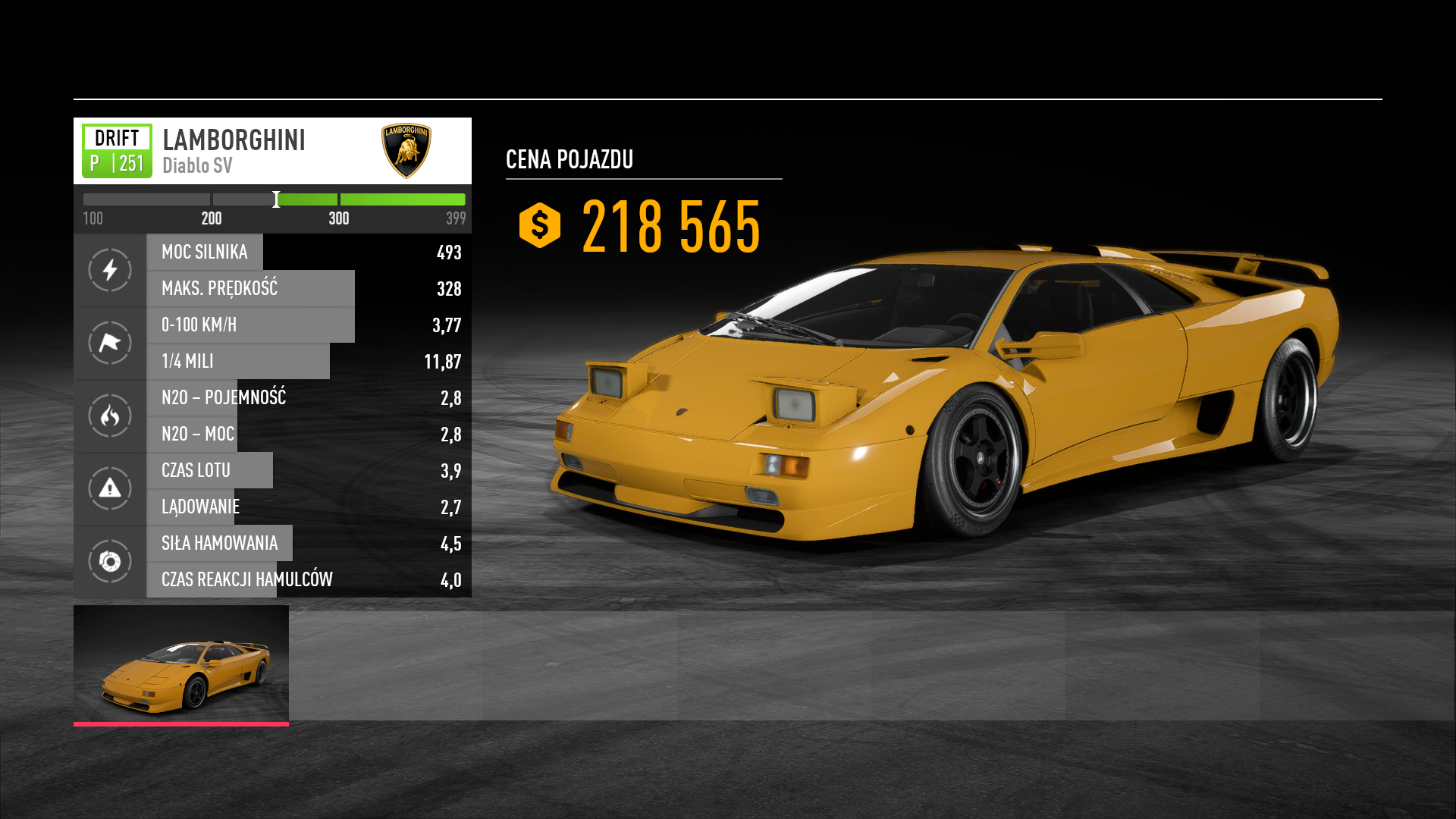
Task: Select the 0-100 KM/H stat row
Action: 309,325
